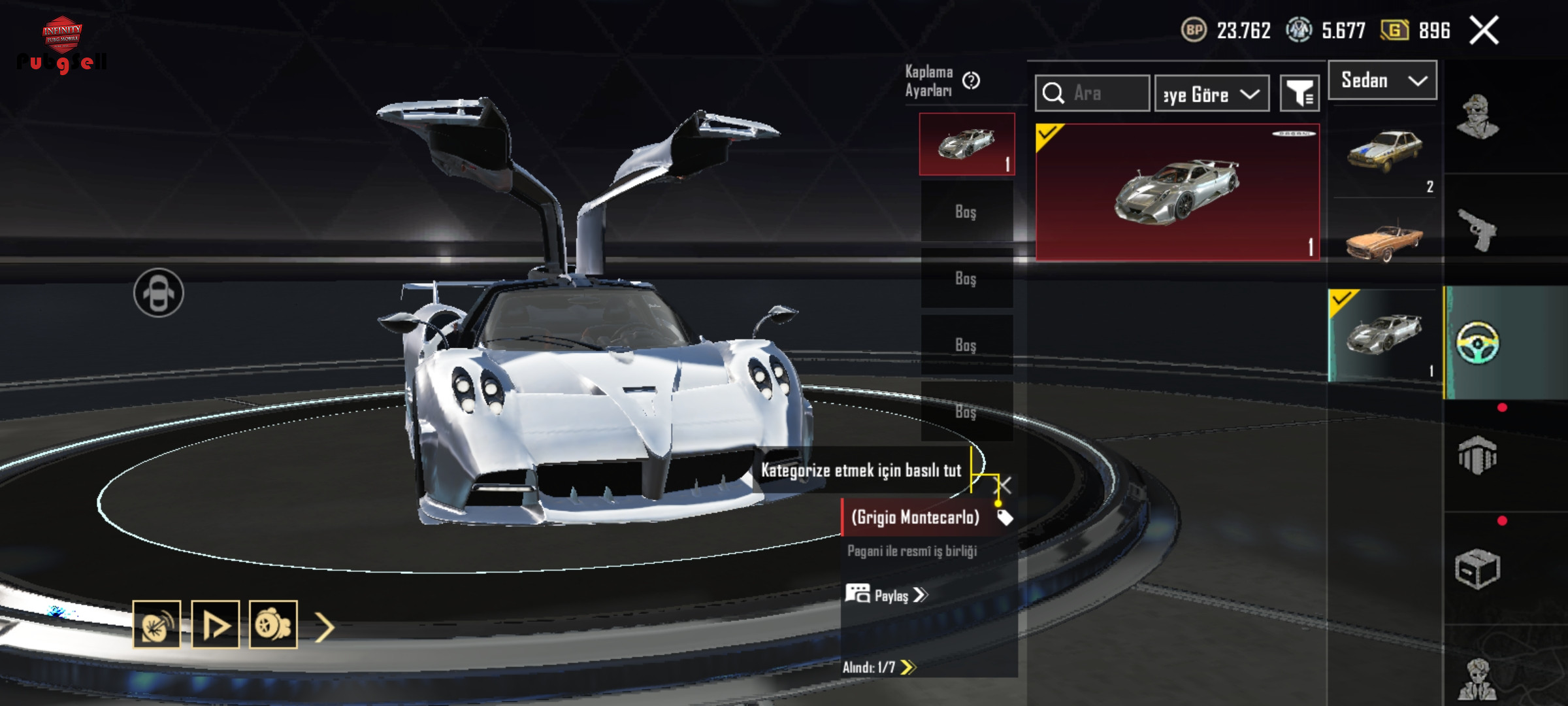Open the crate box category tab
Image resolution: width=1568 pixels, height=706 pixels.
pos(1477,569)
